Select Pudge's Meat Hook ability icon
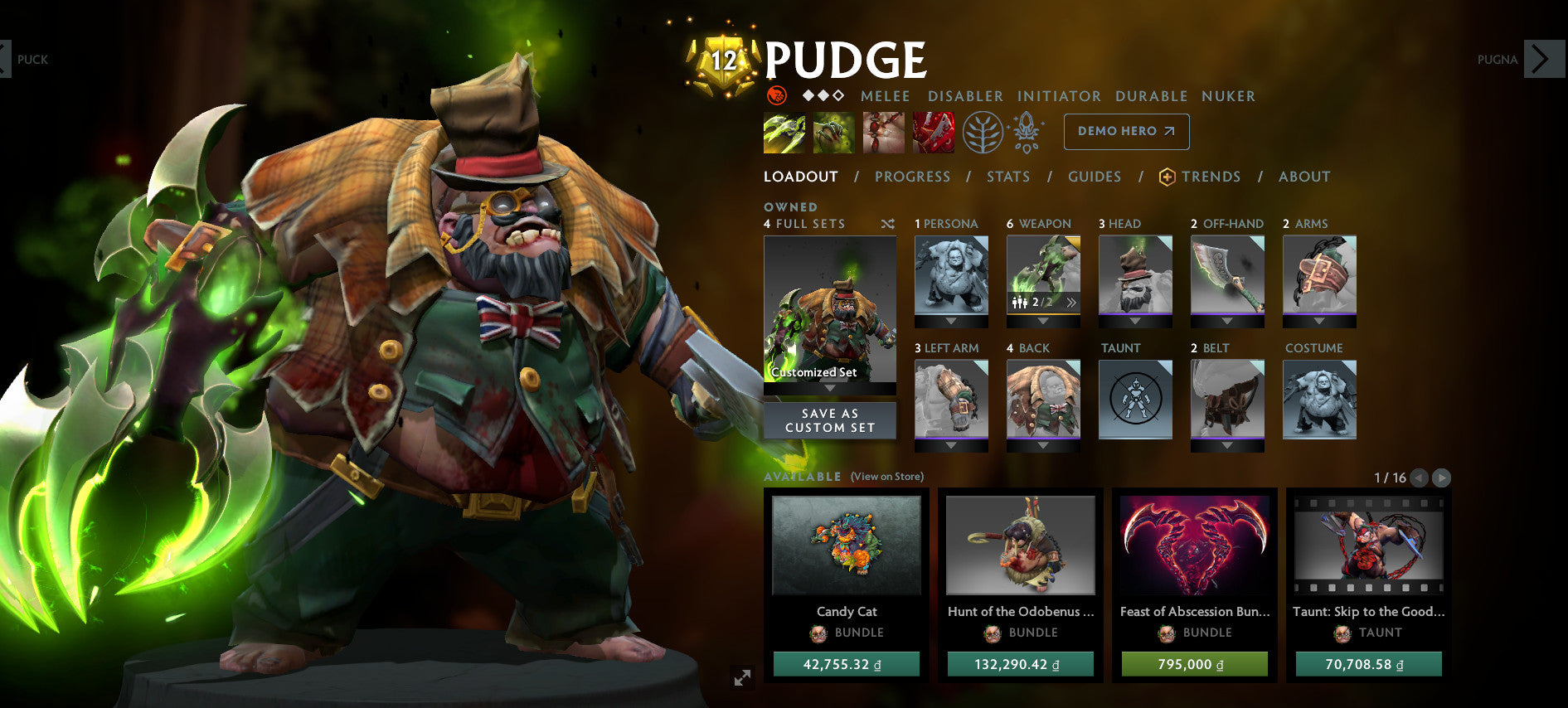1568x708 pixels. click(x=784, y=132)
